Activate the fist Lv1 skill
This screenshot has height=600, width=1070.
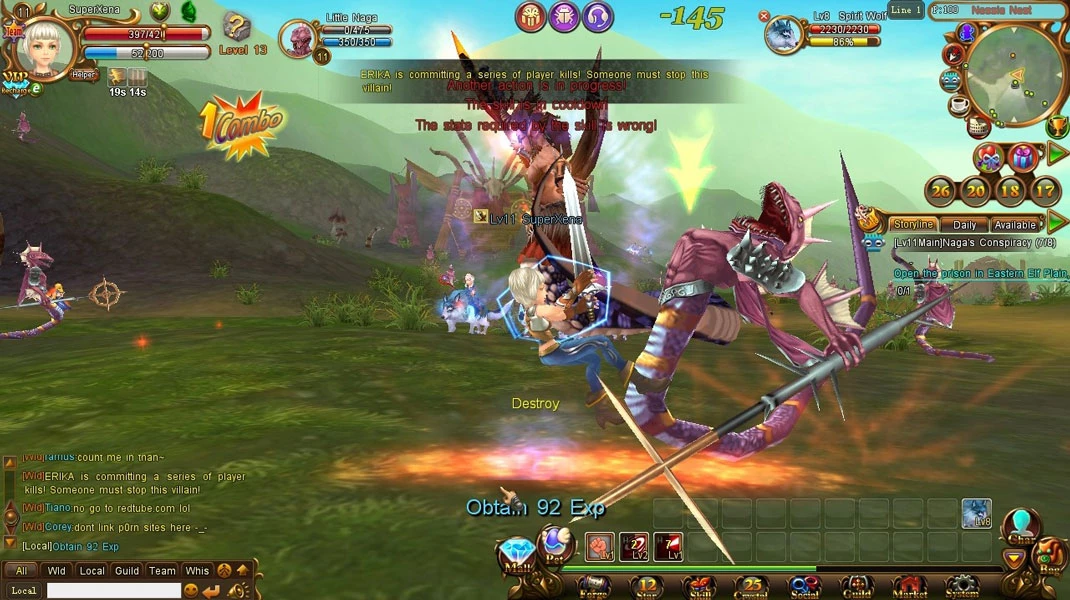coord(600,547)
